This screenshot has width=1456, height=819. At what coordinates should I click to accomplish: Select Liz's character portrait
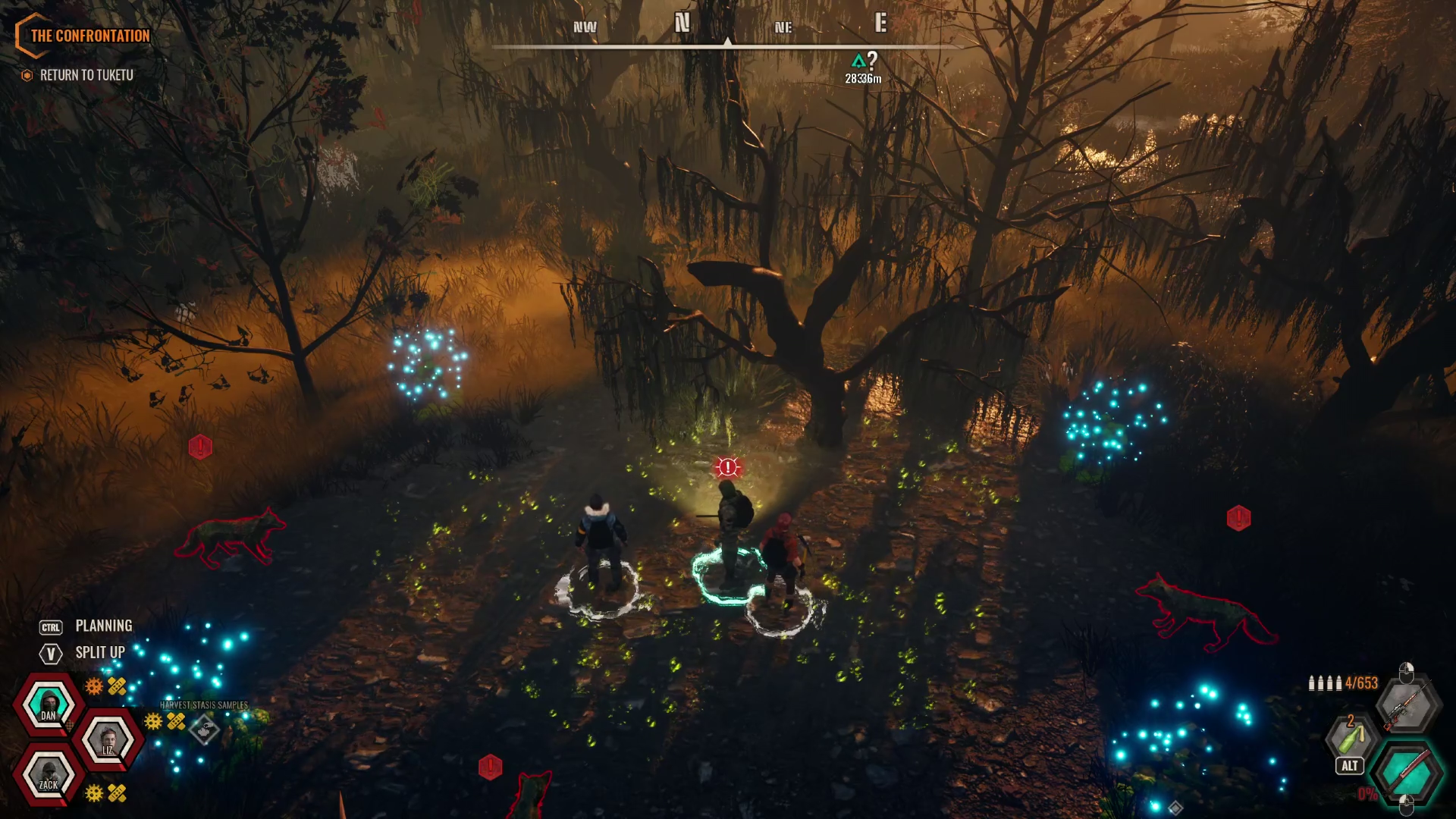pos(108,739)
